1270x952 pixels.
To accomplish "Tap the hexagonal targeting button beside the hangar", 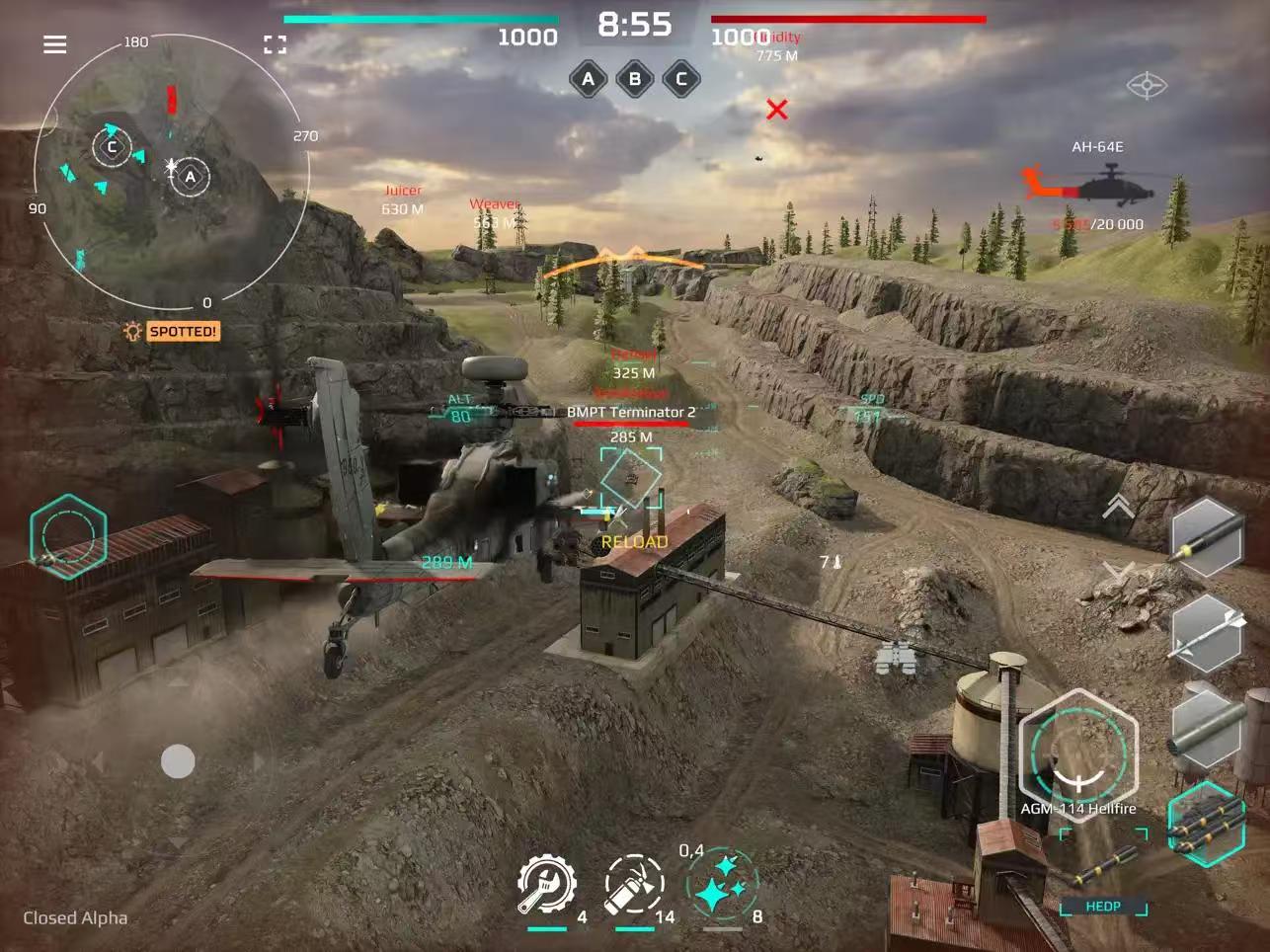I will 67,538.
